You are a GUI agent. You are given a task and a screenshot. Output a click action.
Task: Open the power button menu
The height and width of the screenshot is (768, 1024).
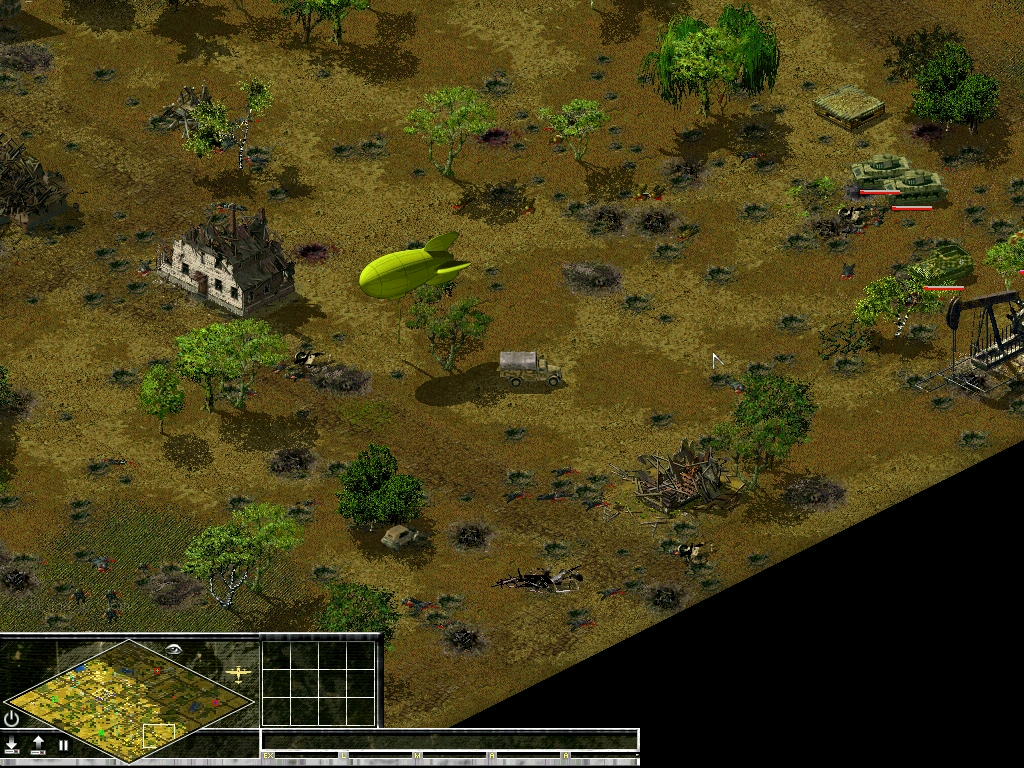click(12, 718)
